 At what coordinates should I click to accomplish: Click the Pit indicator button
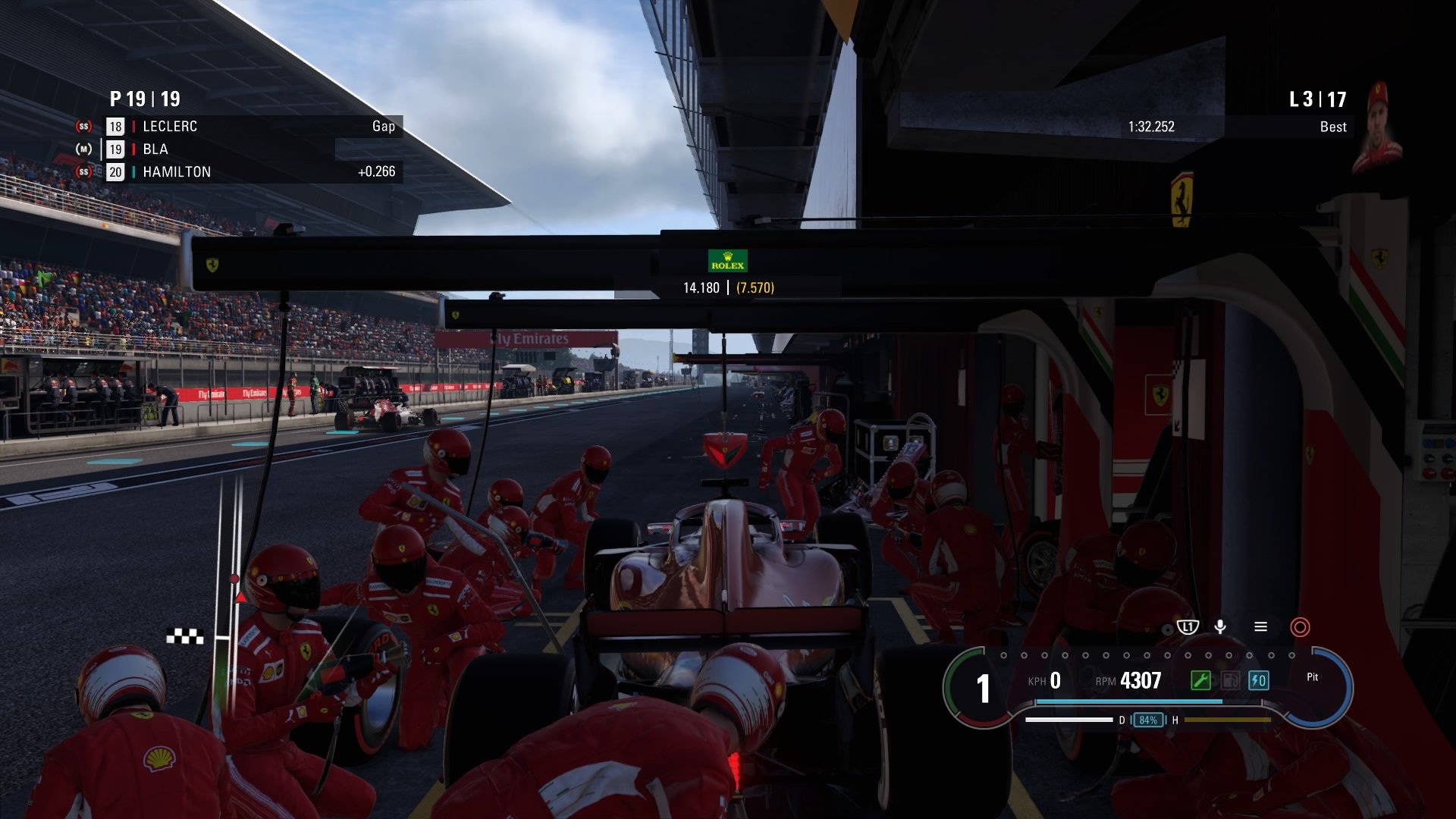tap(1313, 677)
